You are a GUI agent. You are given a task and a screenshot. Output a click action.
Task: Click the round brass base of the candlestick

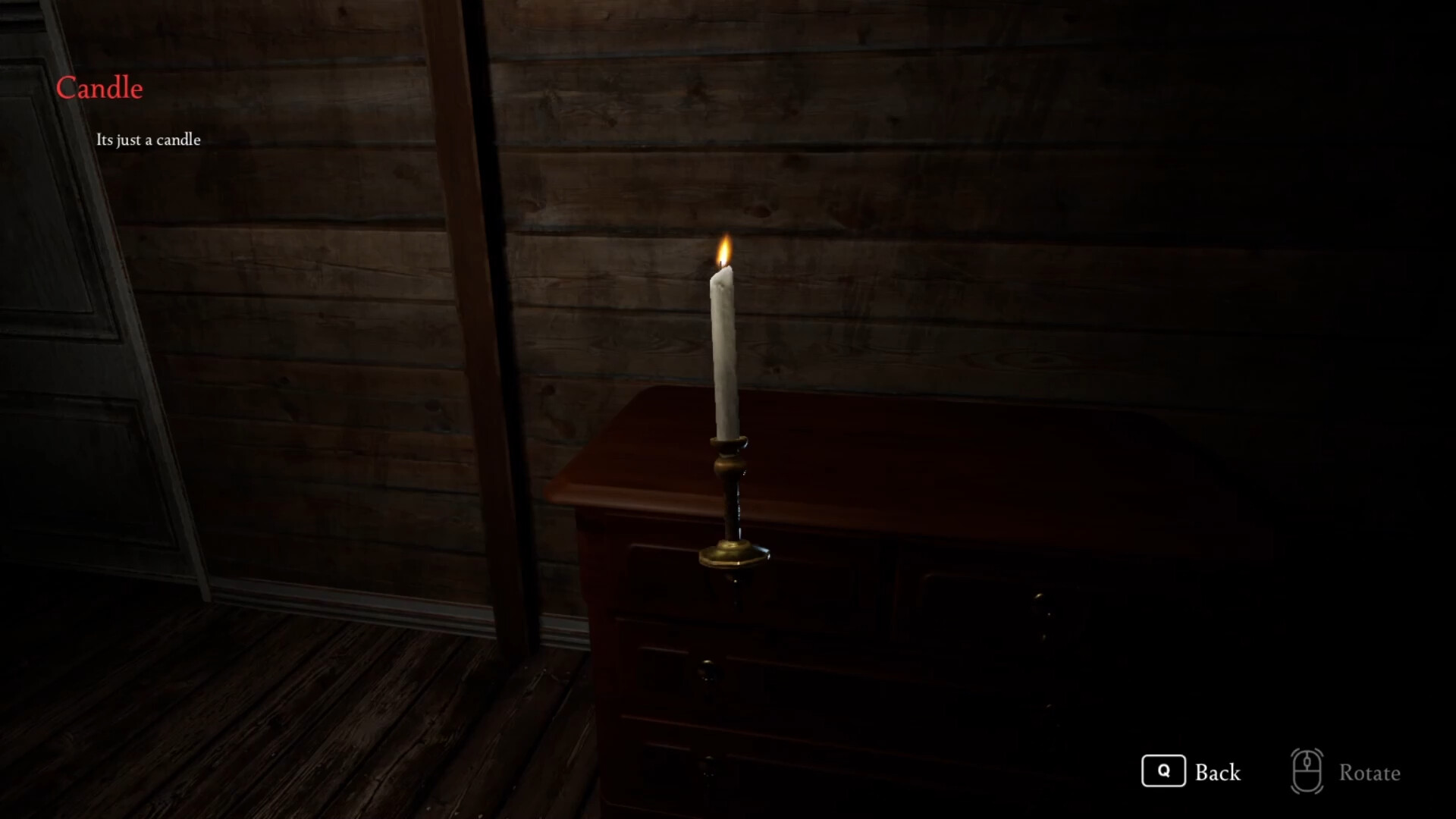pyautogui.click(x=732, y=554)
